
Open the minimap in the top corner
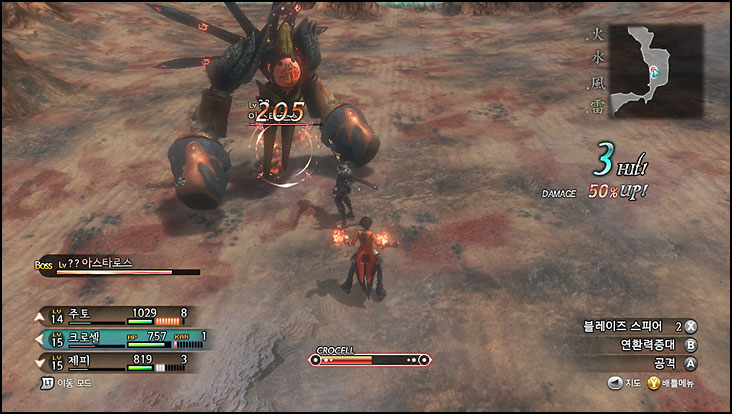655,71
